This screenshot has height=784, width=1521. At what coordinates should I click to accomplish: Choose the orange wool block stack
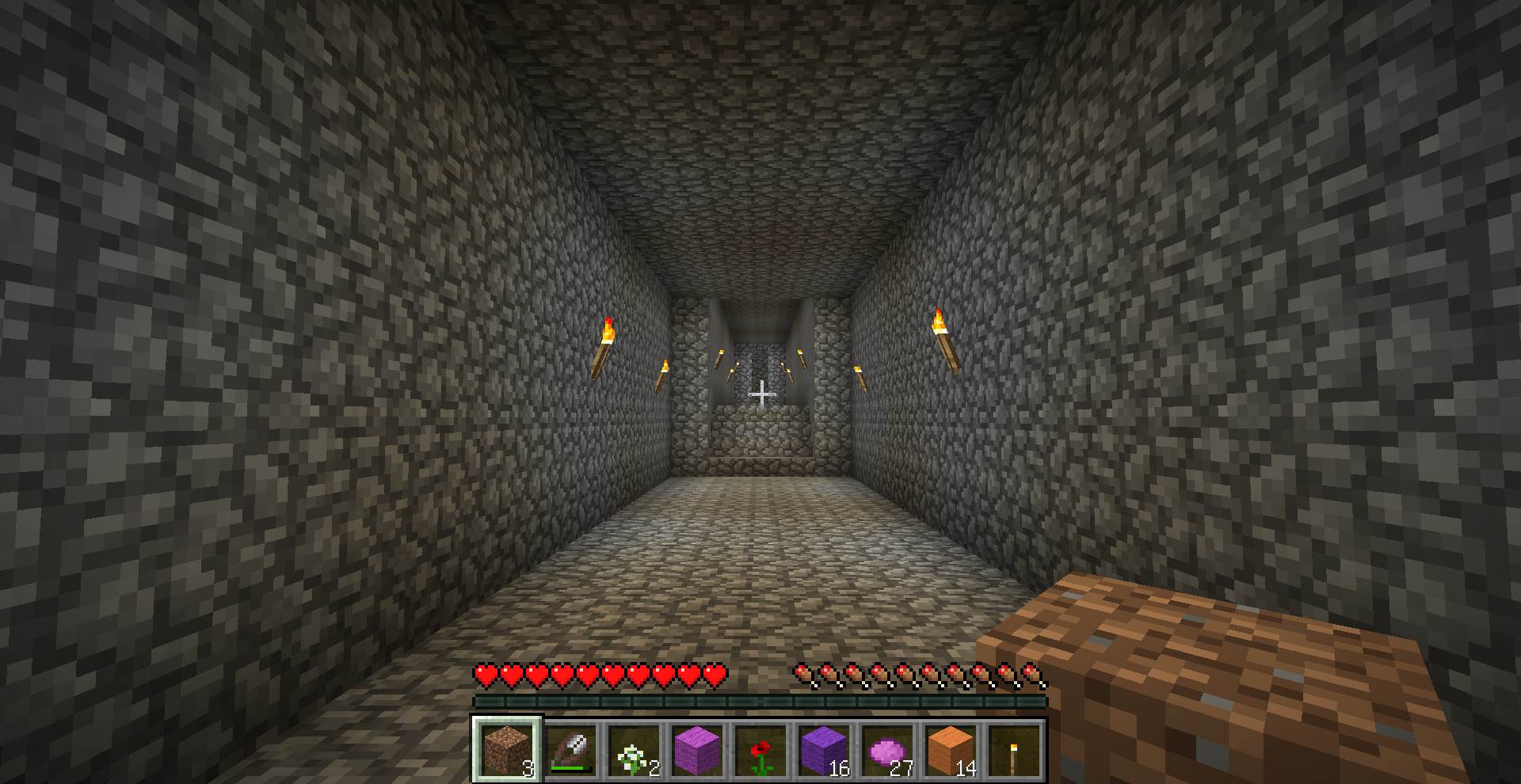coord(951,749)
